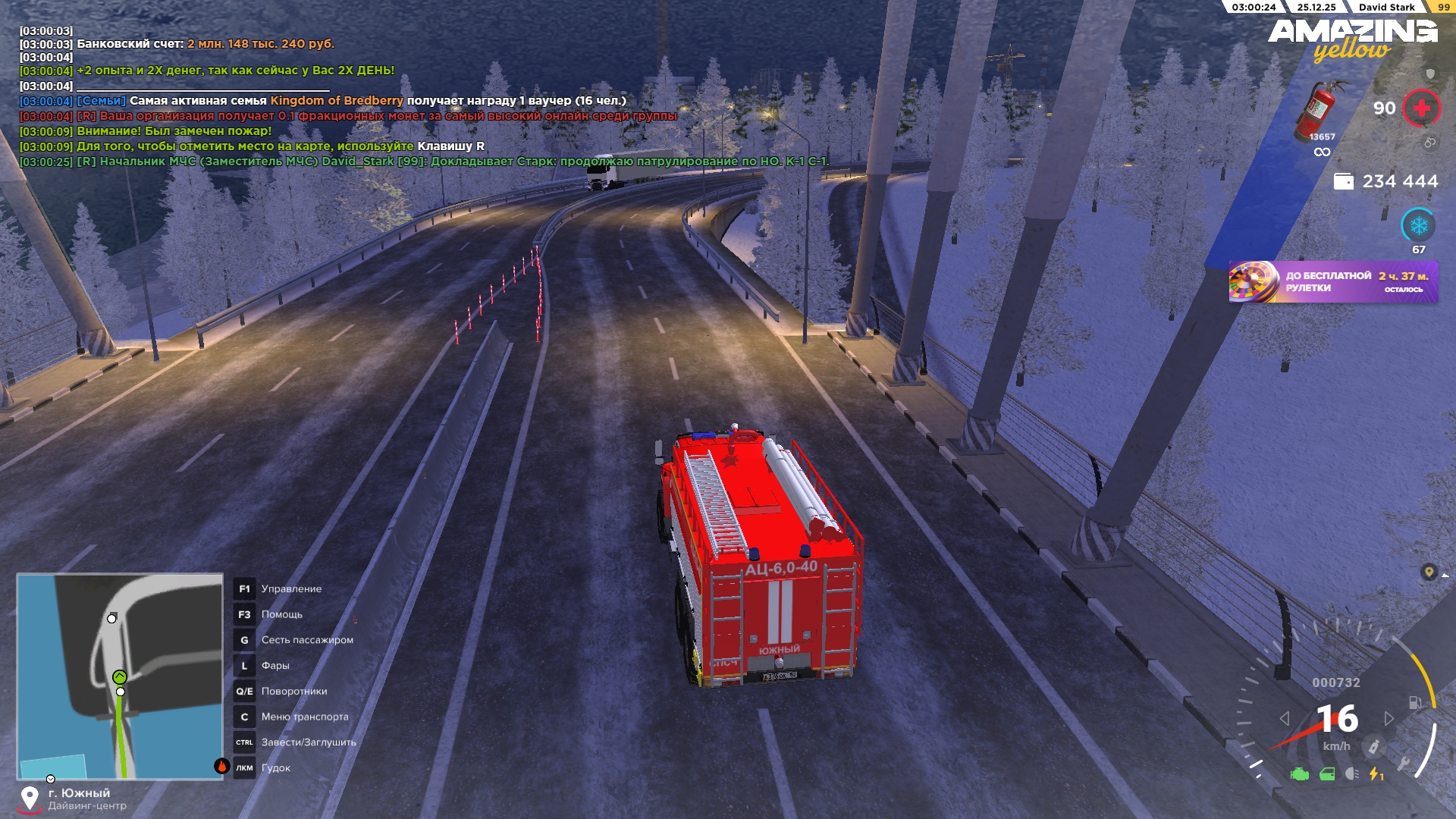The width and height of the screenshot is (1456, 819).
Task: Click the right turn signal arrow
Action: 1389,718
